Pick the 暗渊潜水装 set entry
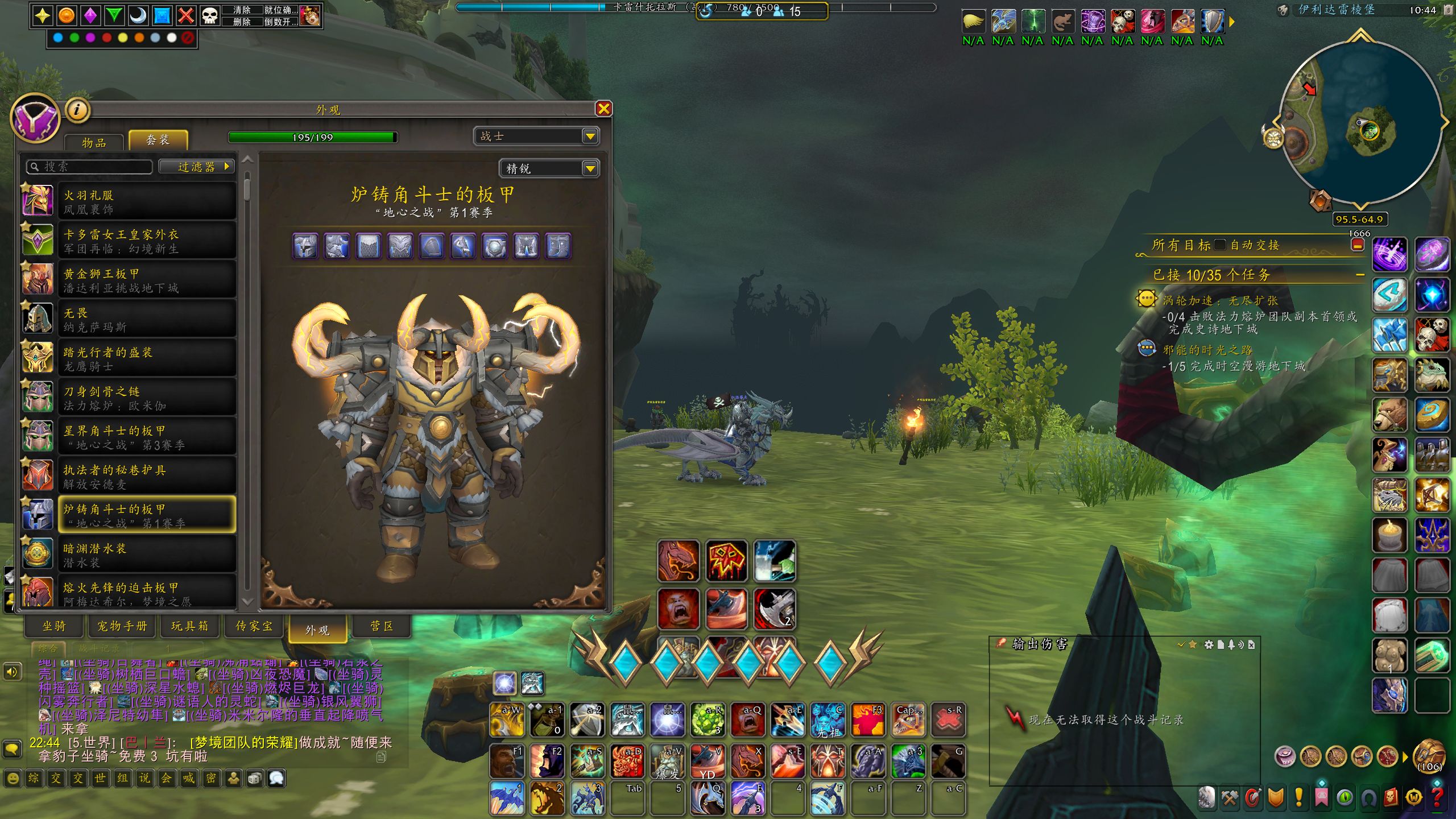Image resolution: width=1456 pixels, height=819 pixels. 147,555
